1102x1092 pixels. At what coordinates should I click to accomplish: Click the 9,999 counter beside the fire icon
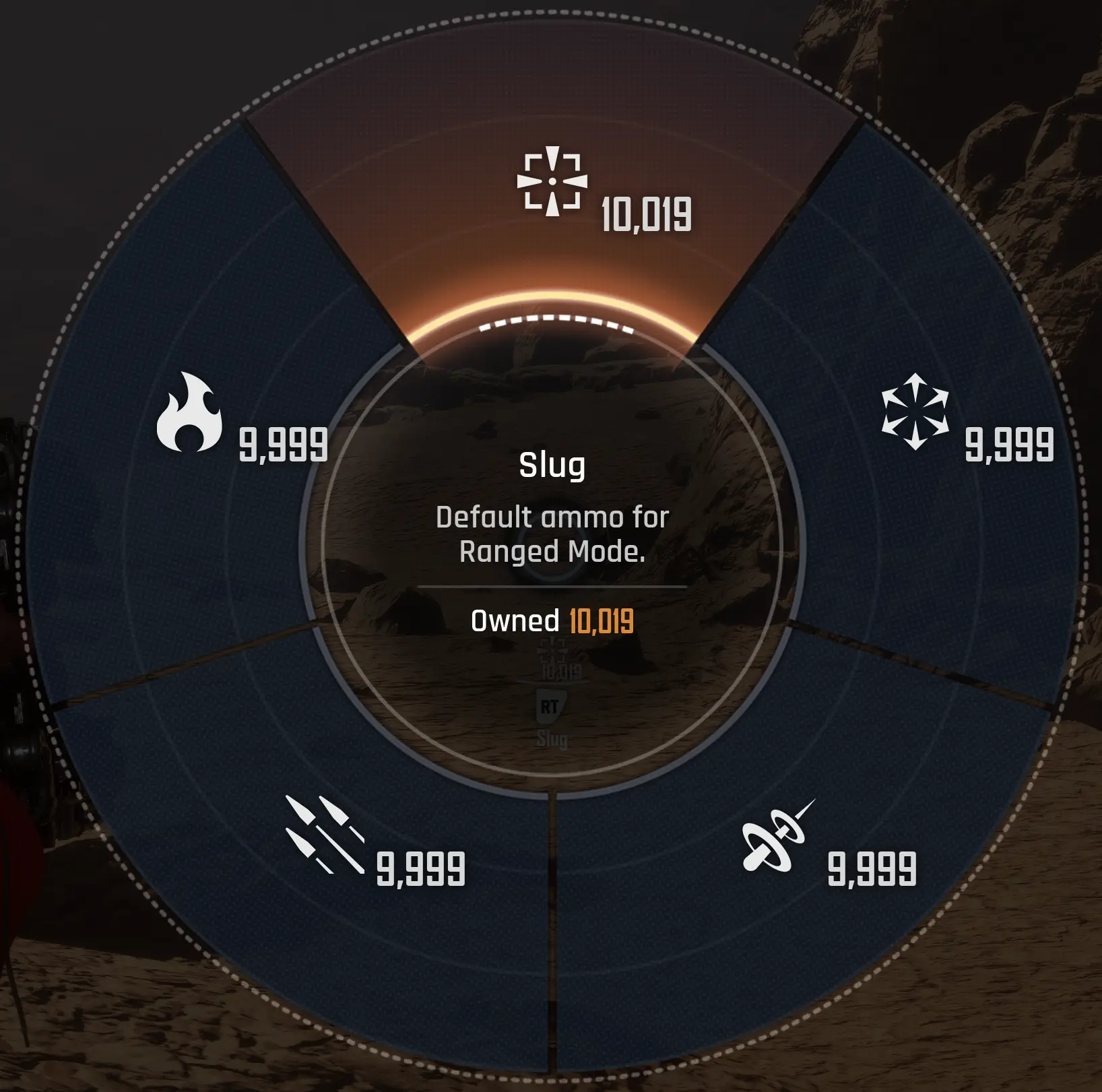tap(282, 445)
